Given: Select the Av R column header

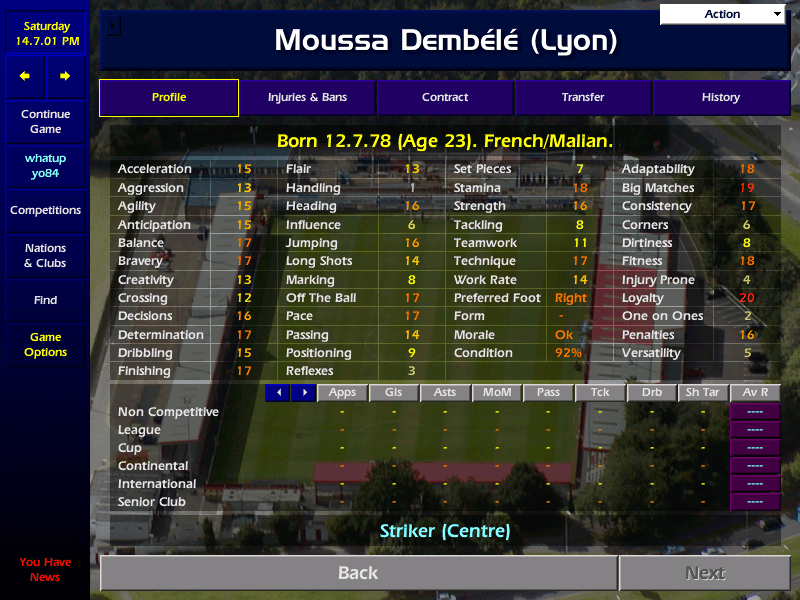Looking at the screenshot, I should (755, 393).
